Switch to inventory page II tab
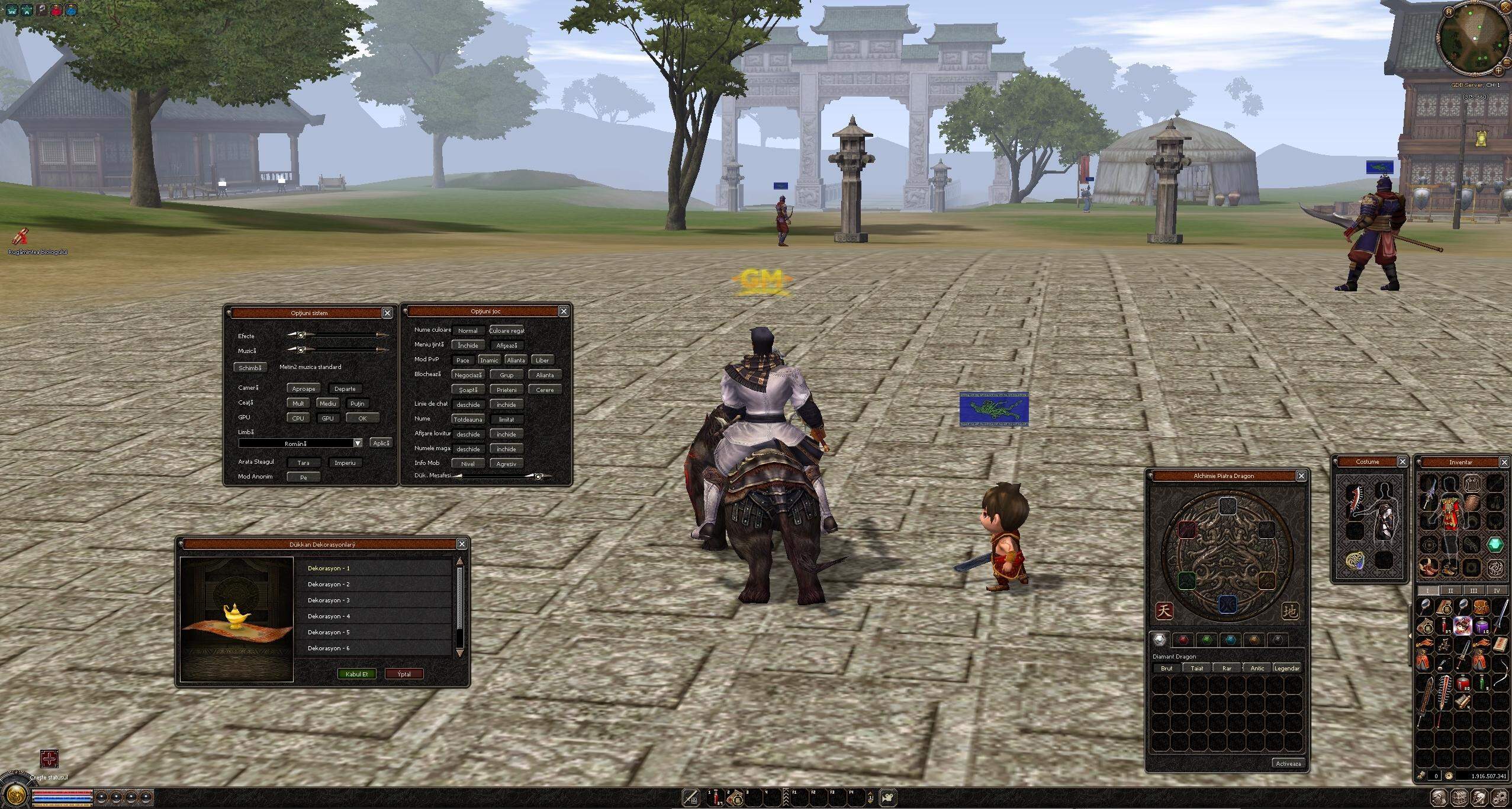 1450,590
